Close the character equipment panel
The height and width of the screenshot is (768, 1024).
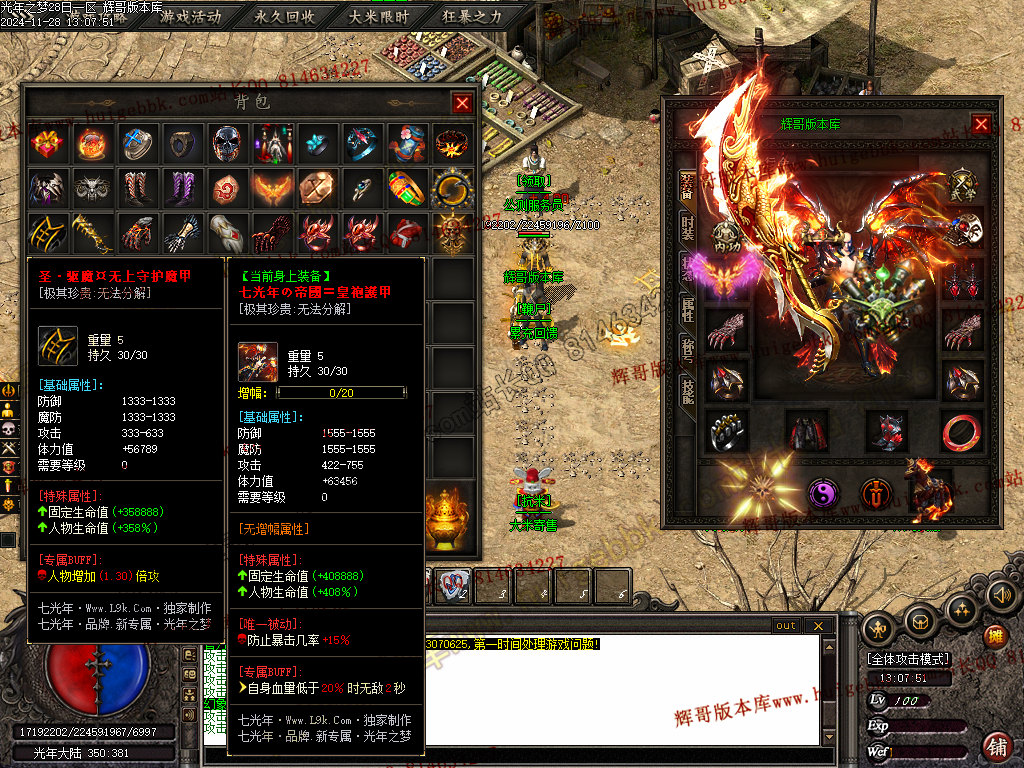981,124
